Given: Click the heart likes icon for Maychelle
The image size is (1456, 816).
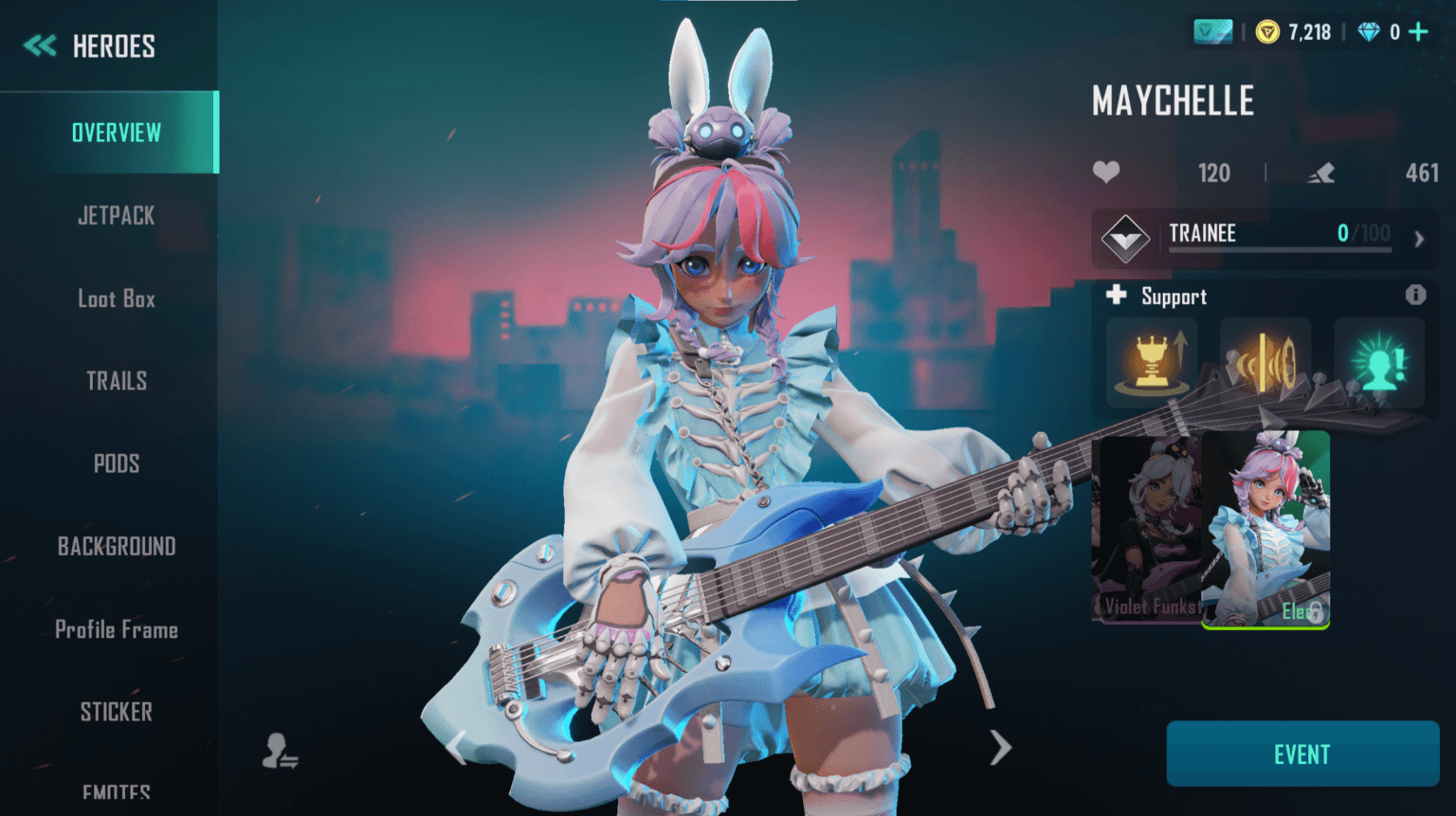Looking at the screenshot, I should pyautogui.click(x=1107, y=172).
